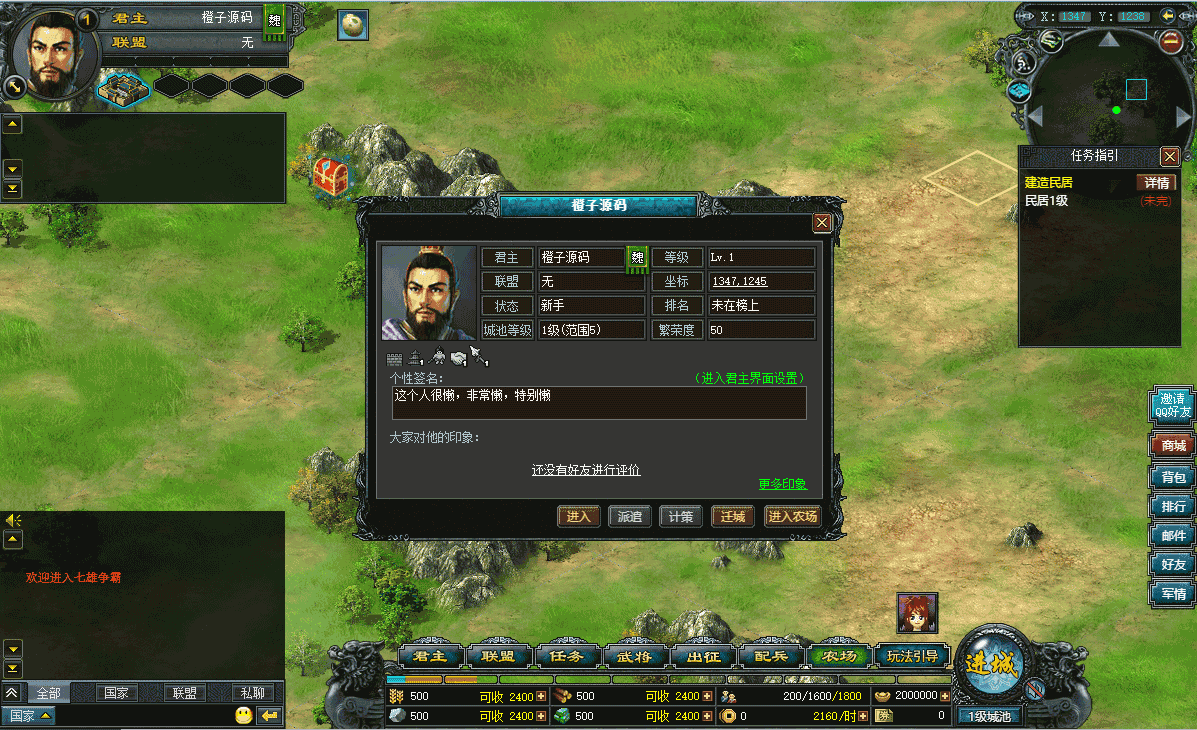Open the 玩法引导 gameplay guide

(x=913, y=657)
